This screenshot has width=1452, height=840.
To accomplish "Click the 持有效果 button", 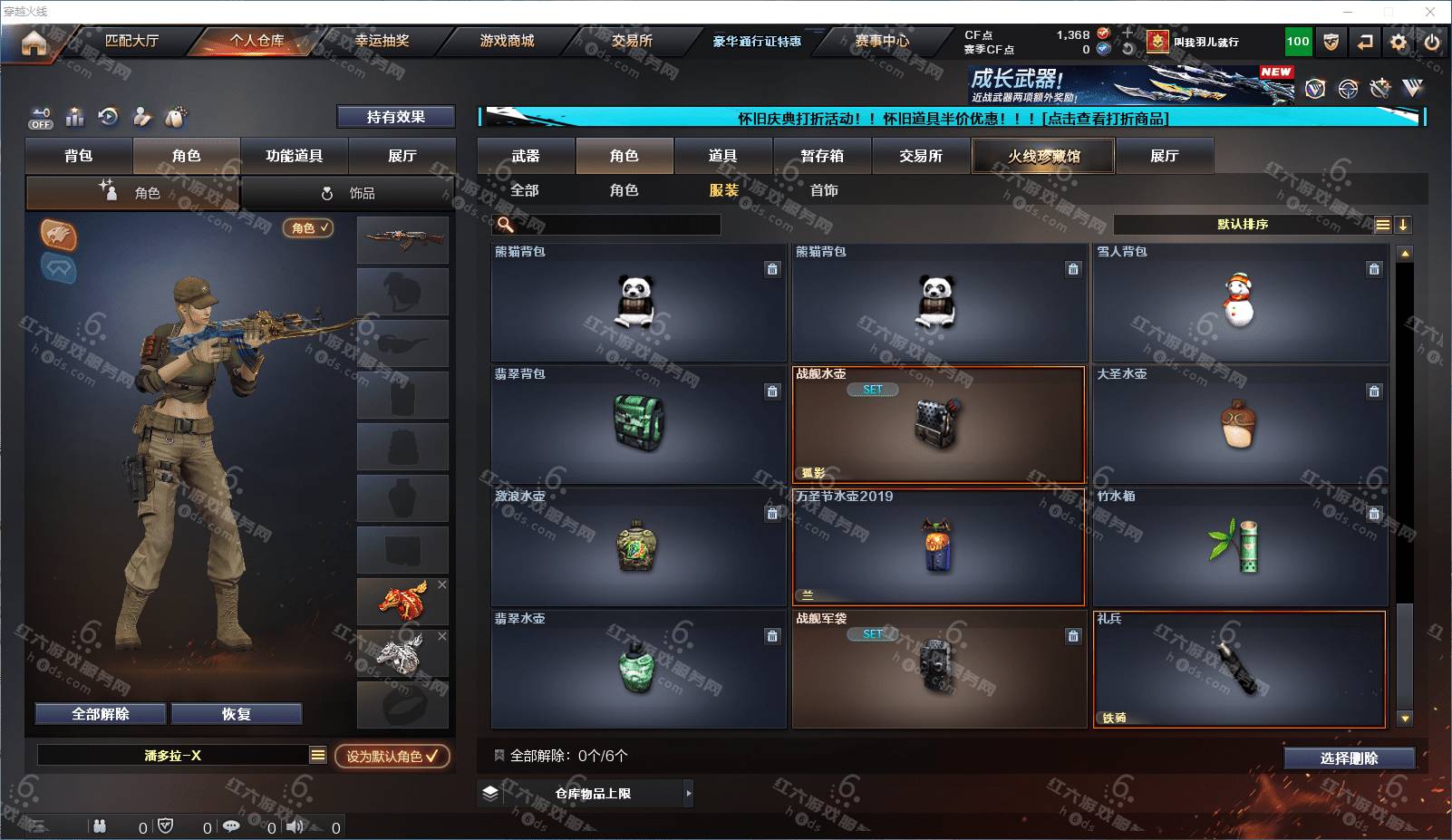I will 395,117.
